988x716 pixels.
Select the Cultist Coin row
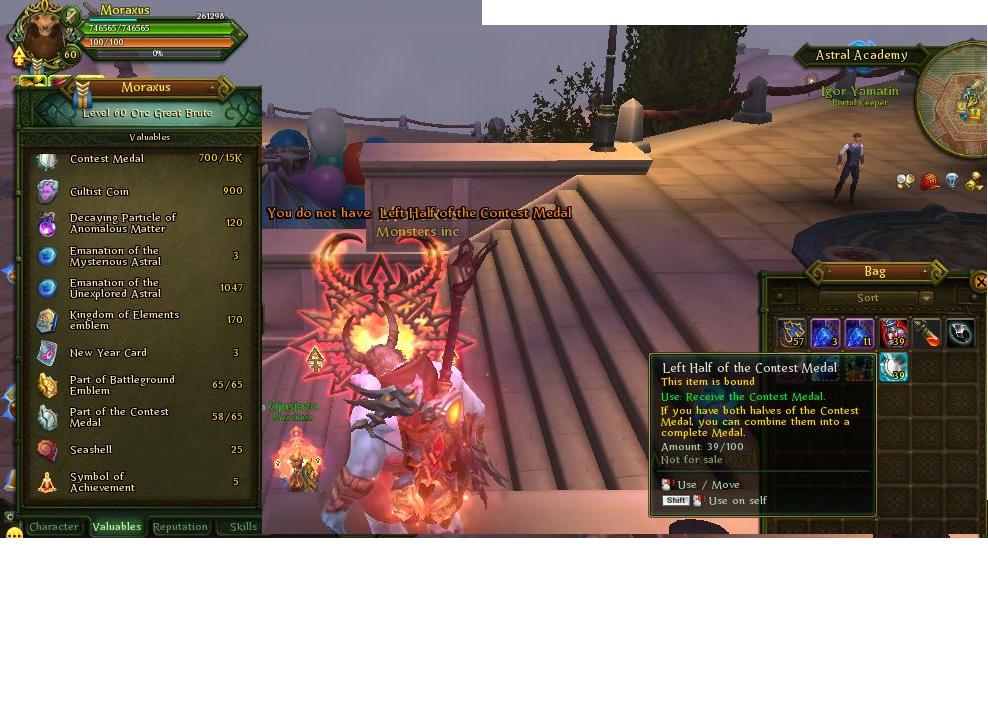point(140,191)
